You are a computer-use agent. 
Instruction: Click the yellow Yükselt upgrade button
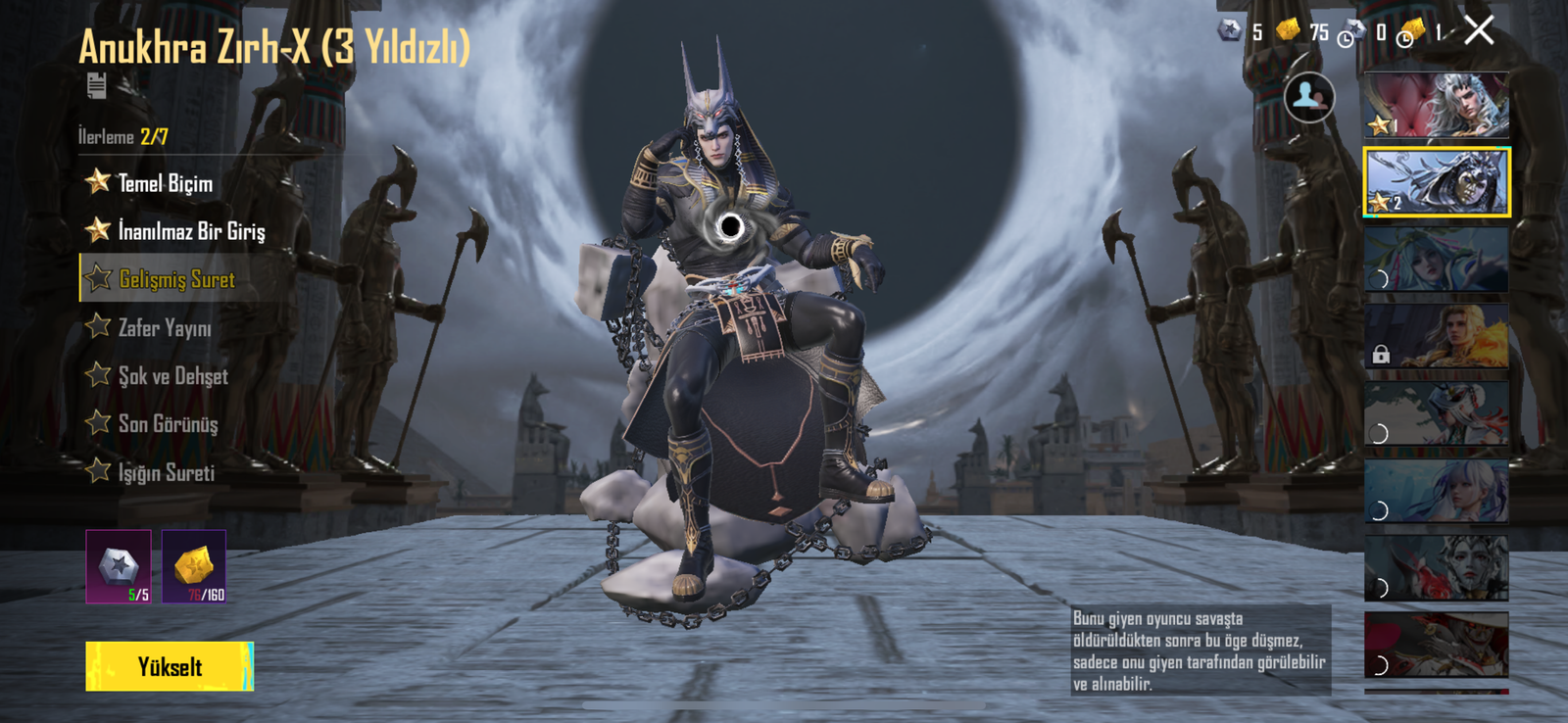click(169, 666)
